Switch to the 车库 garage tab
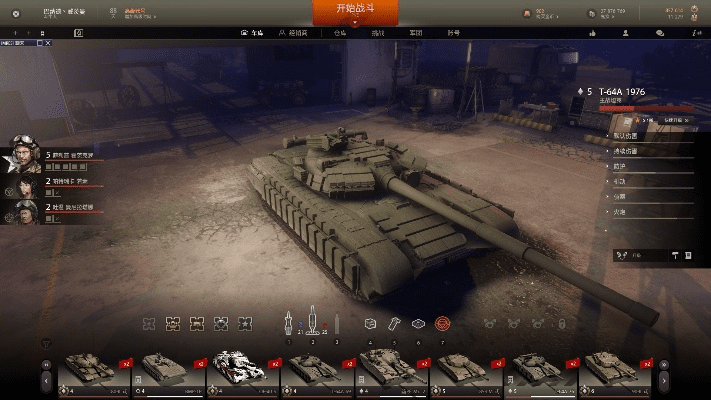Viewport: 711px width, 400px height. [x=258, y=33]
